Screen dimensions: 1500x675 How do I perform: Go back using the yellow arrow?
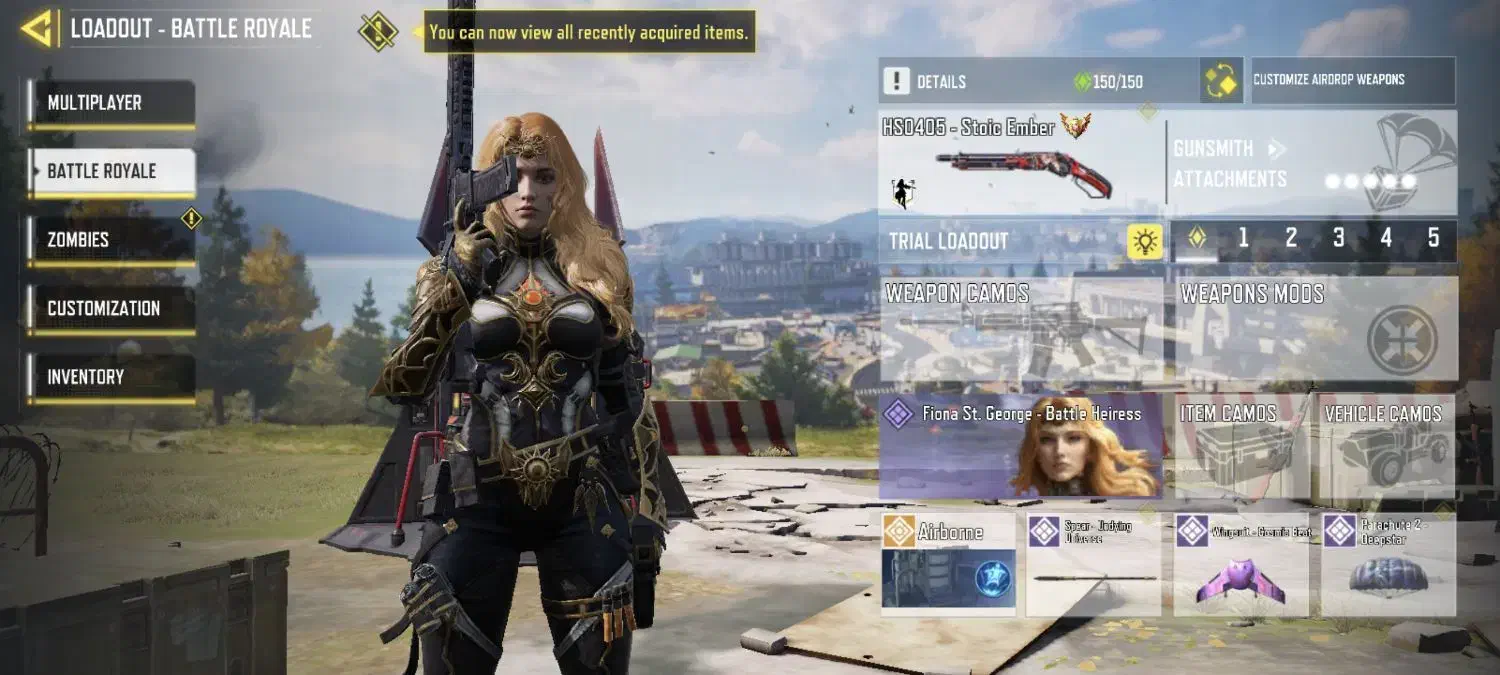coord(37,28)
